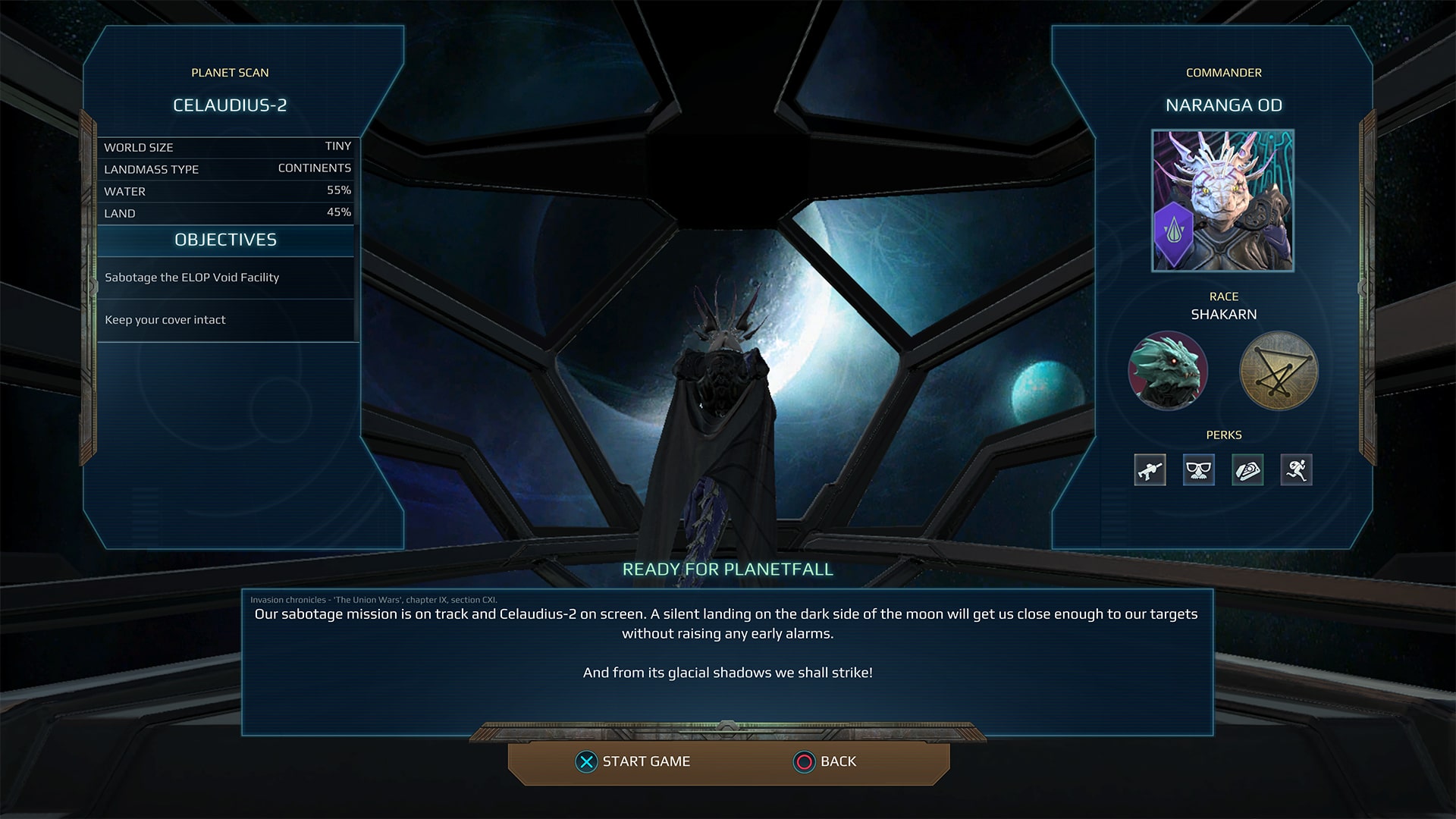The image size is (1456, 819).
Task: Open Naranga Od's commander portrait
Action: [1221, 201]
